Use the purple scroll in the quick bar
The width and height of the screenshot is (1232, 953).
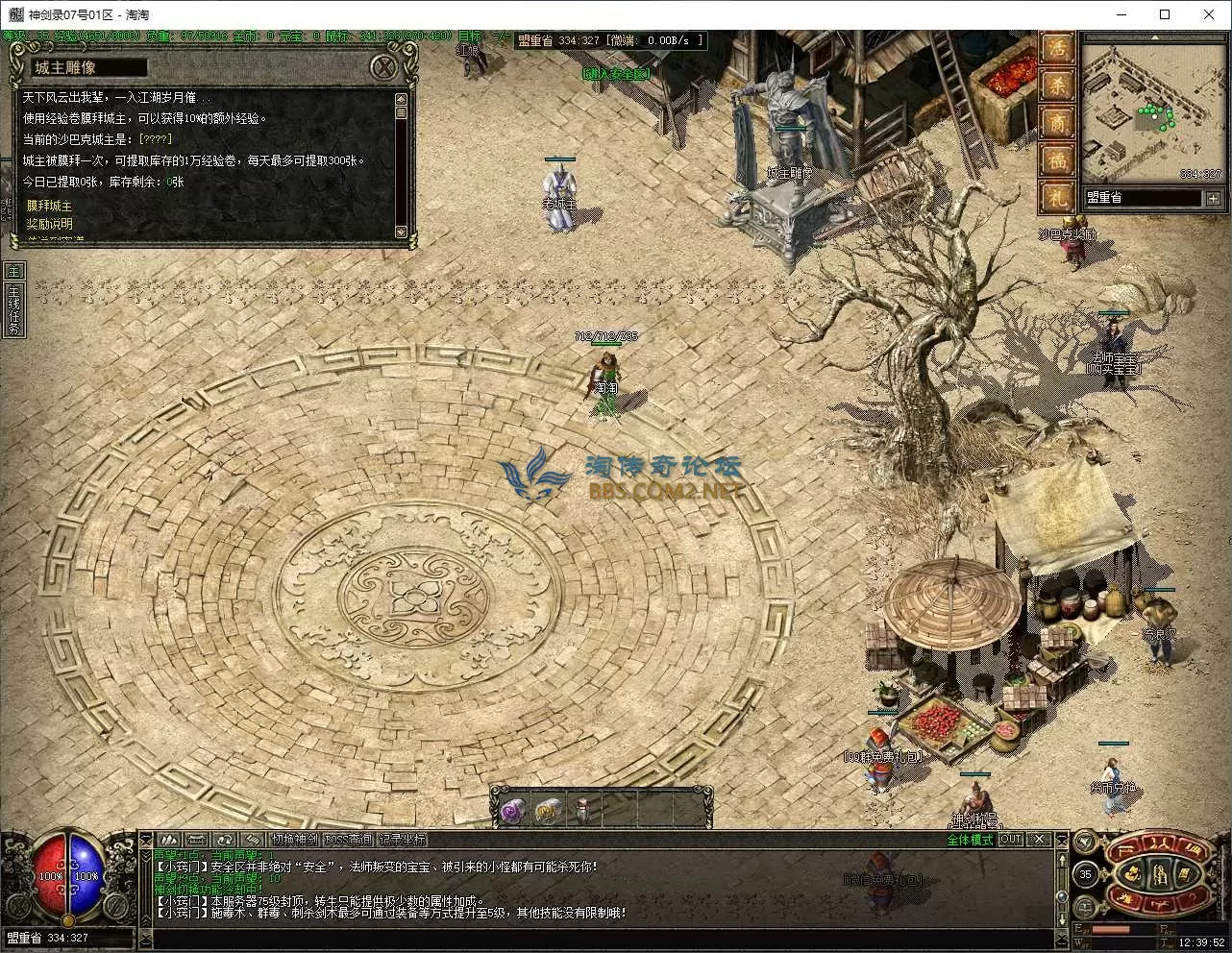(x=510, y=812)
